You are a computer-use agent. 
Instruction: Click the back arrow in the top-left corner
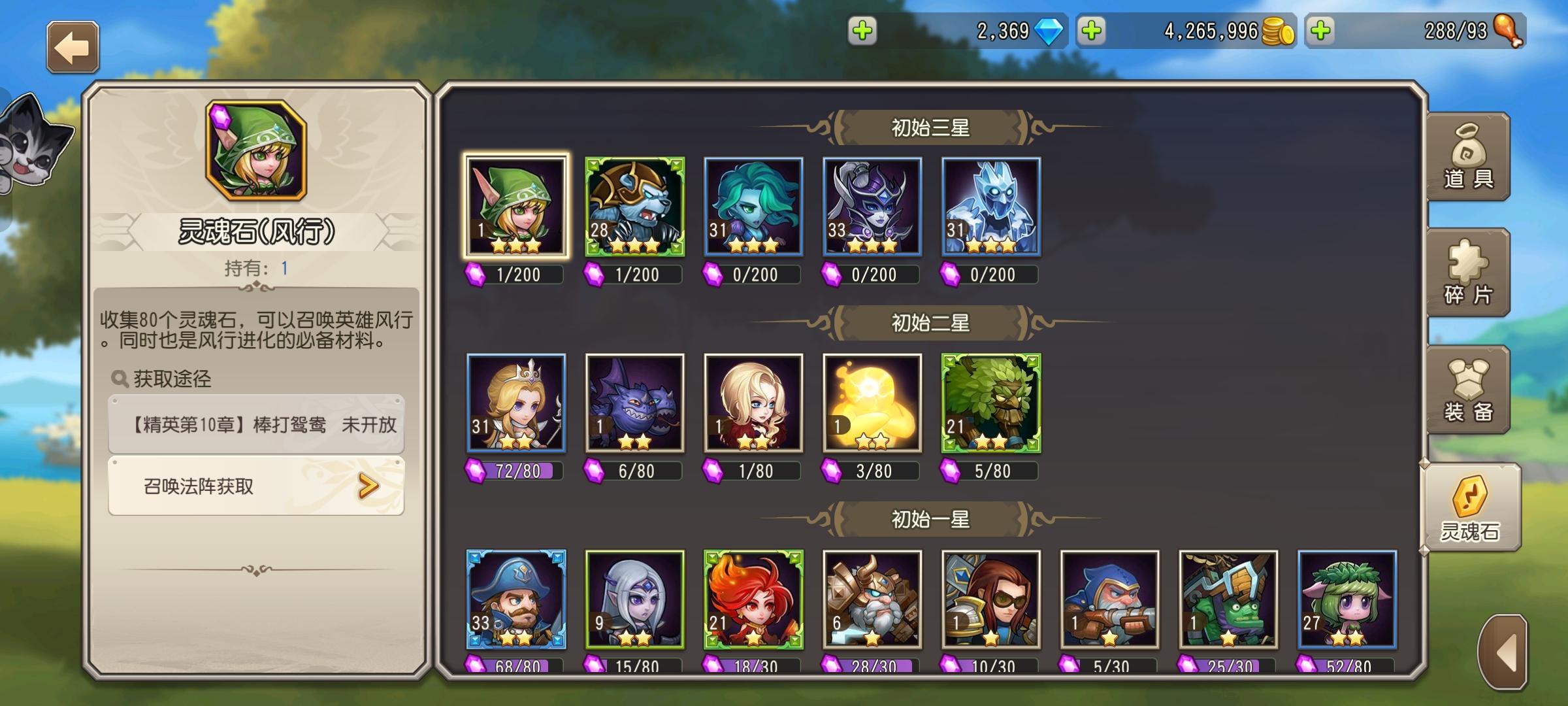click(x=72, y=47)
